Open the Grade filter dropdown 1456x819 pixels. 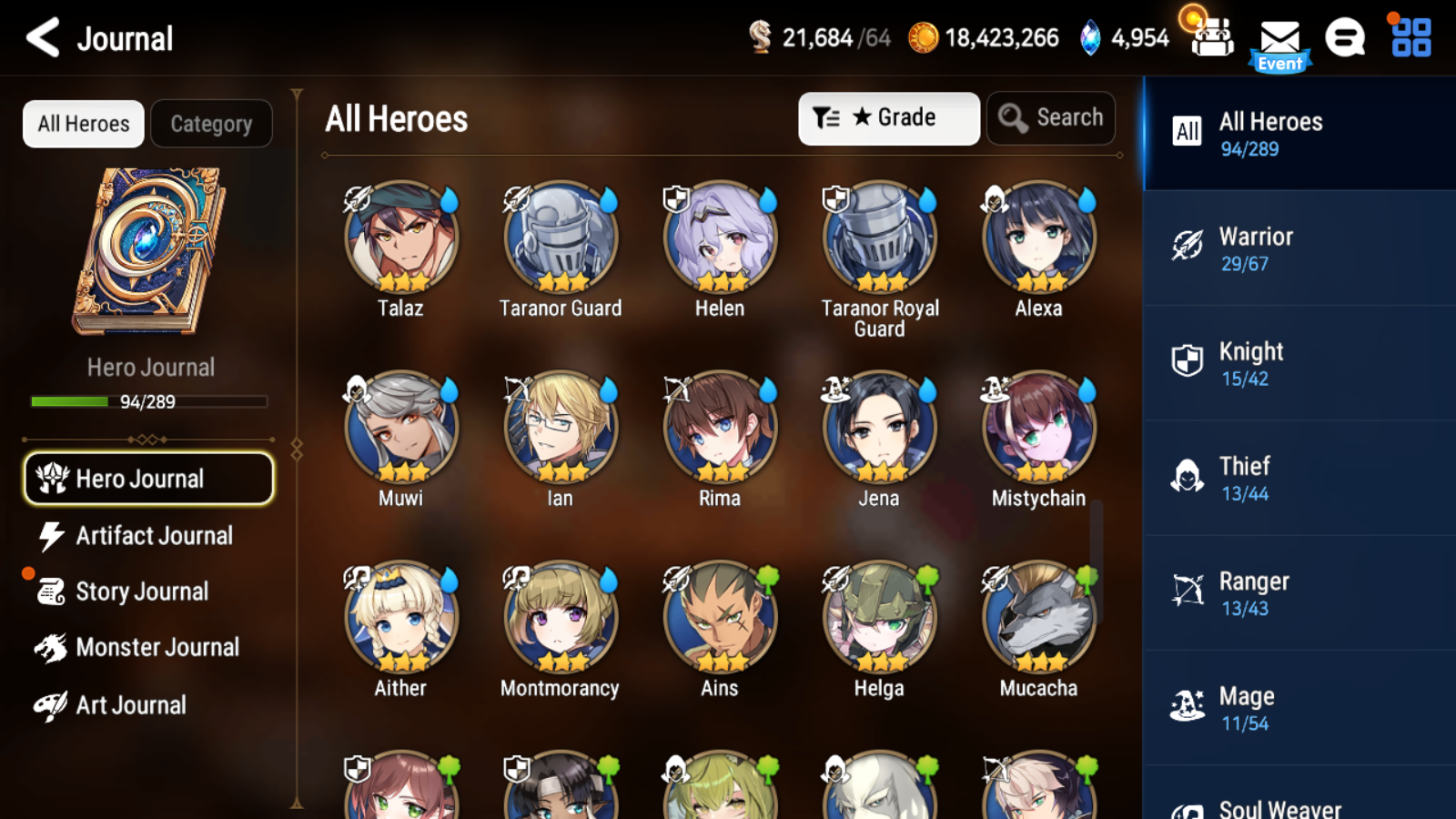pyautogui.click(x=888, y=117)
